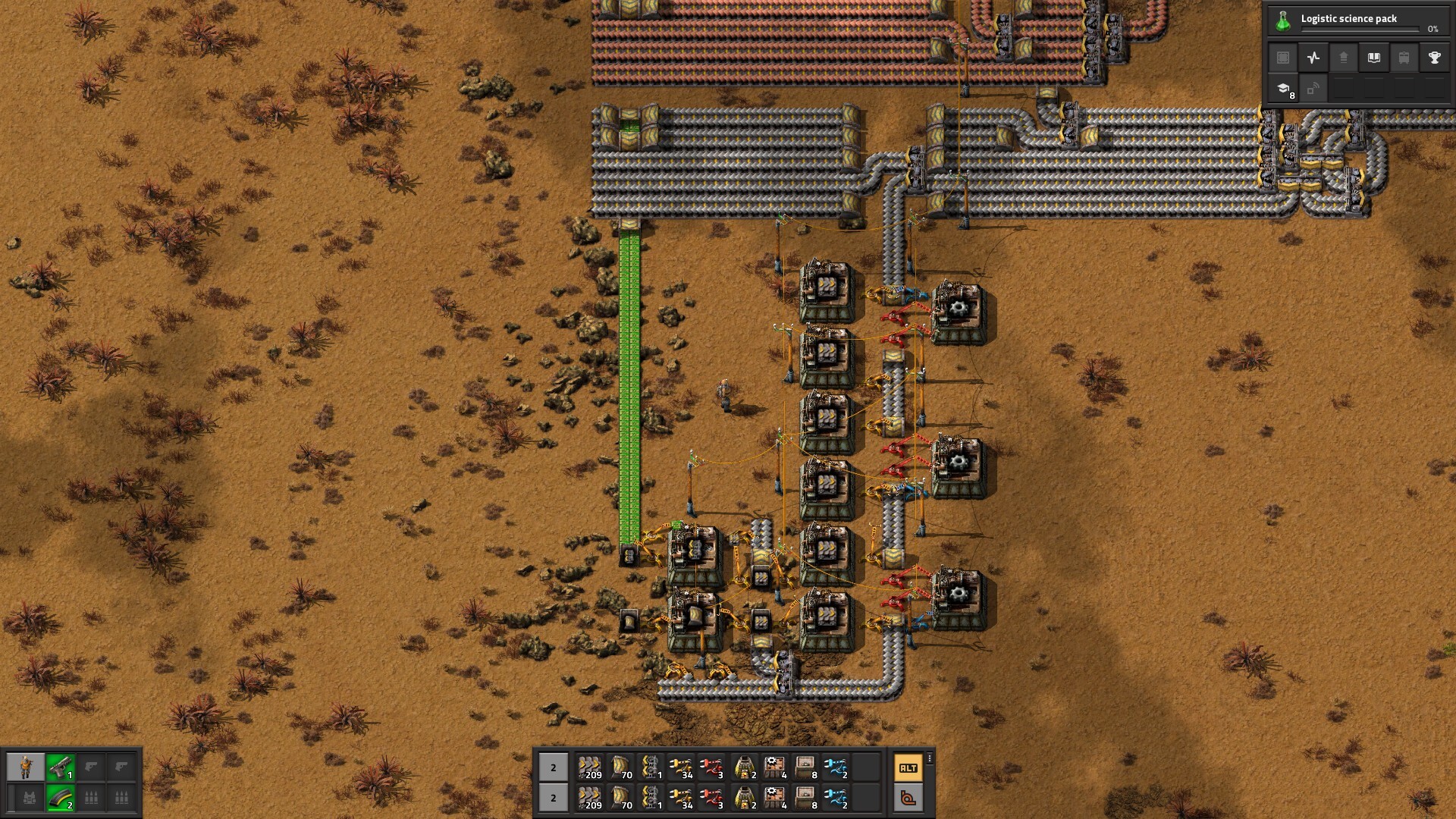This screenshot has width=1456, height=819.
Task: Select the firearm magazine ammo slot
Action: [x=60, y=798]
